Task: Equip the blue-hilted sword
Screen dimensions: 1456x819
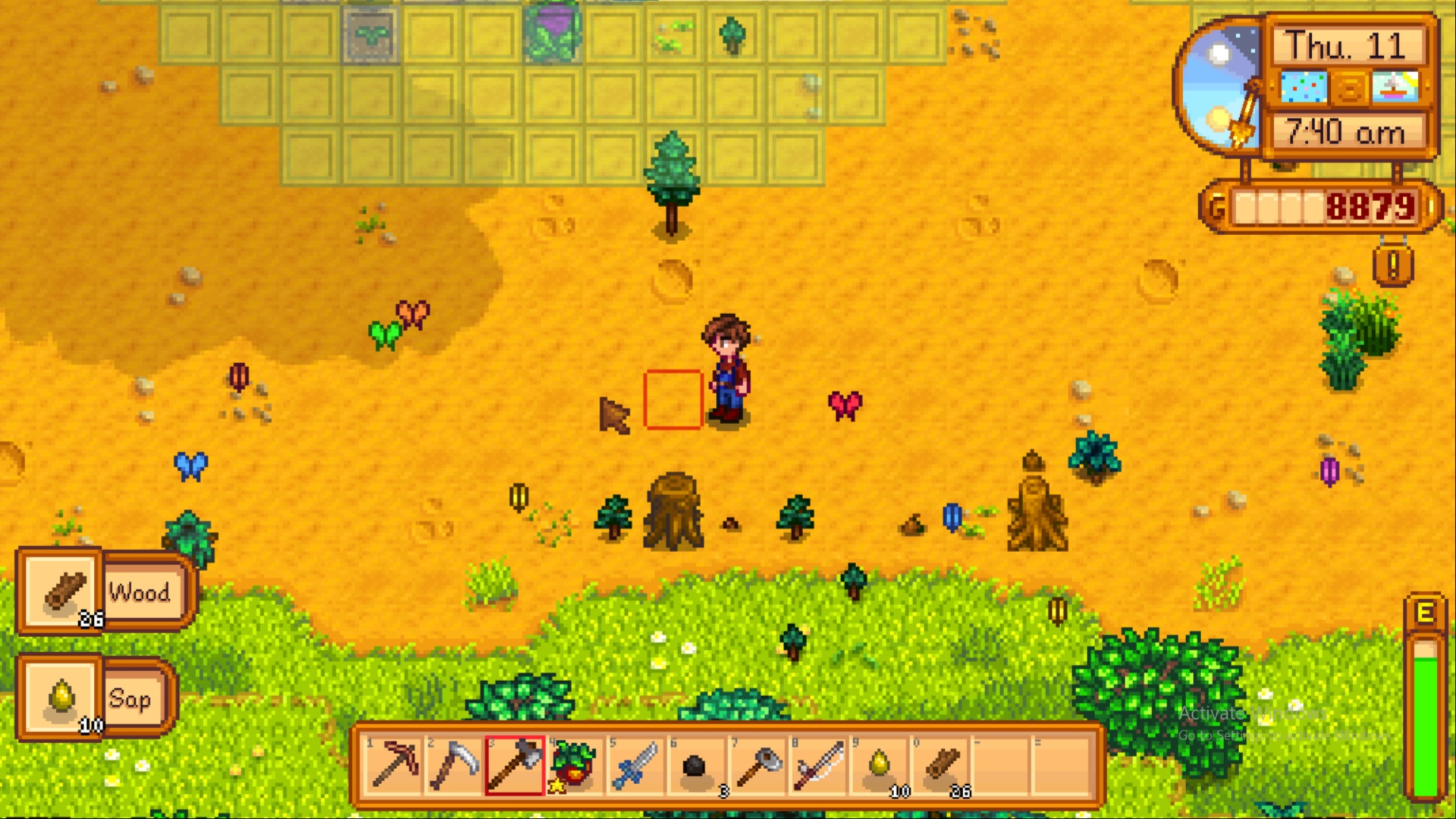Action: pyautogui.click(x=635, y=766)
